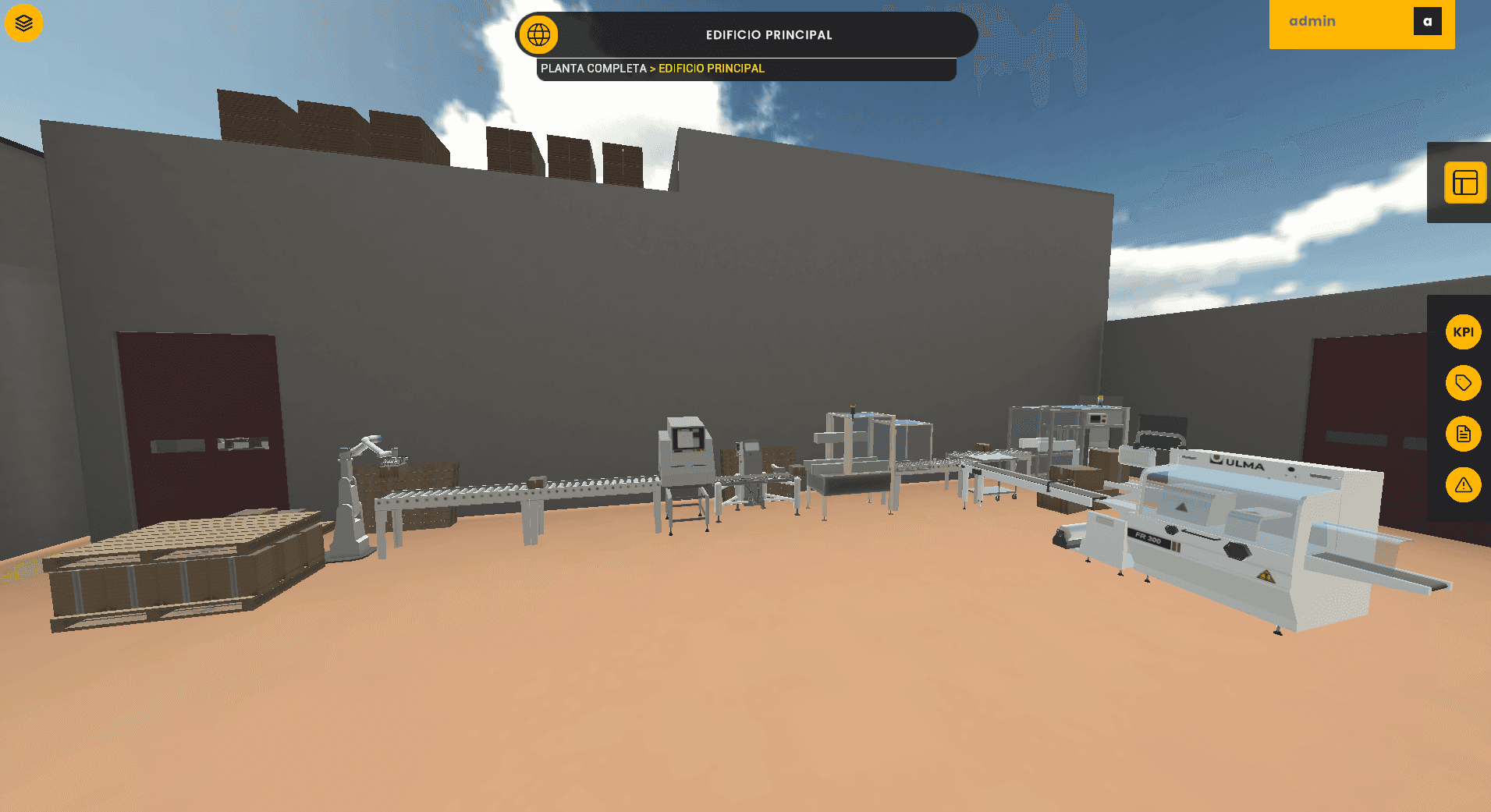Click the globe icon on the title bar
The height and width of the screenshot is (812, 1491).
pos(538,34)
